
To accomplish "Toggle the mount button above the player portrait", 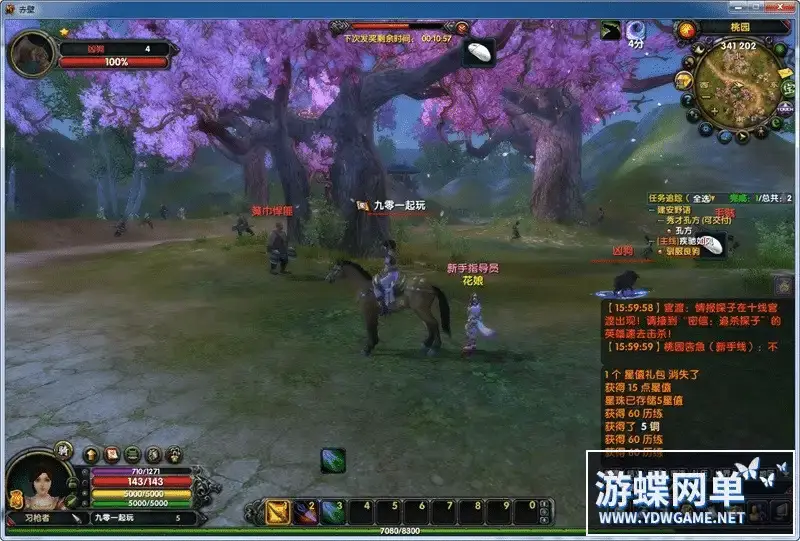I will (x=64, y=449).
